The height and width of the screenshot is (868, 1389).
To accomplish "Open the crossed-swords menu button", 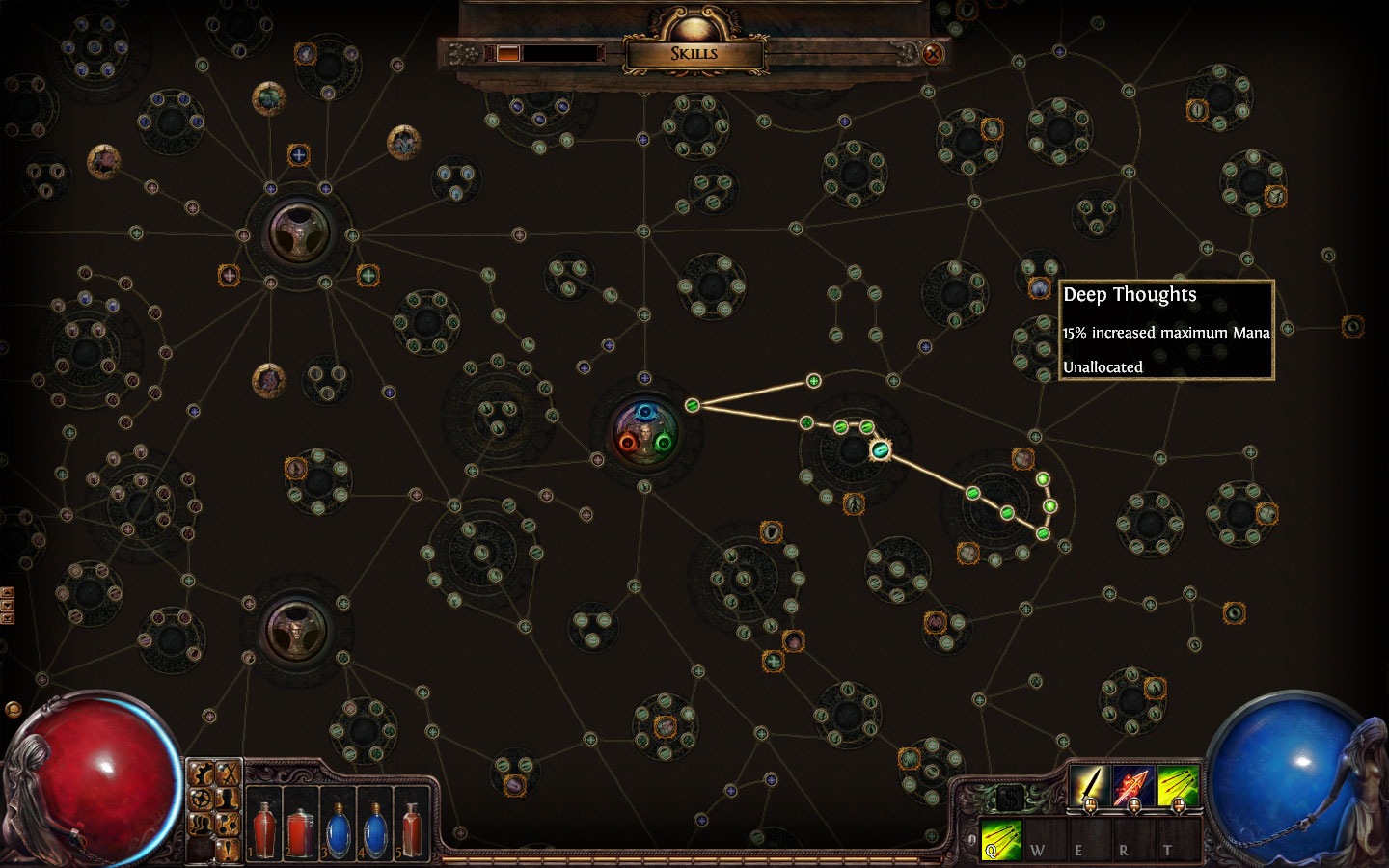I will 228,774.
